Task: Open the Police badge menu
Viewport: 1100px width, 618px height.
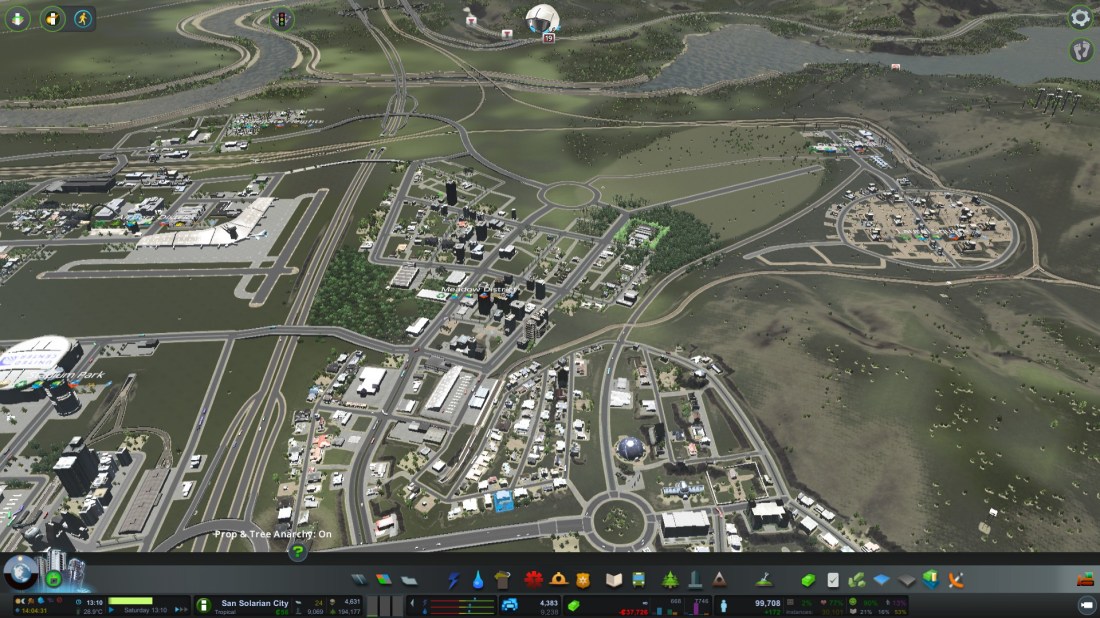Action: coord(585,580)
